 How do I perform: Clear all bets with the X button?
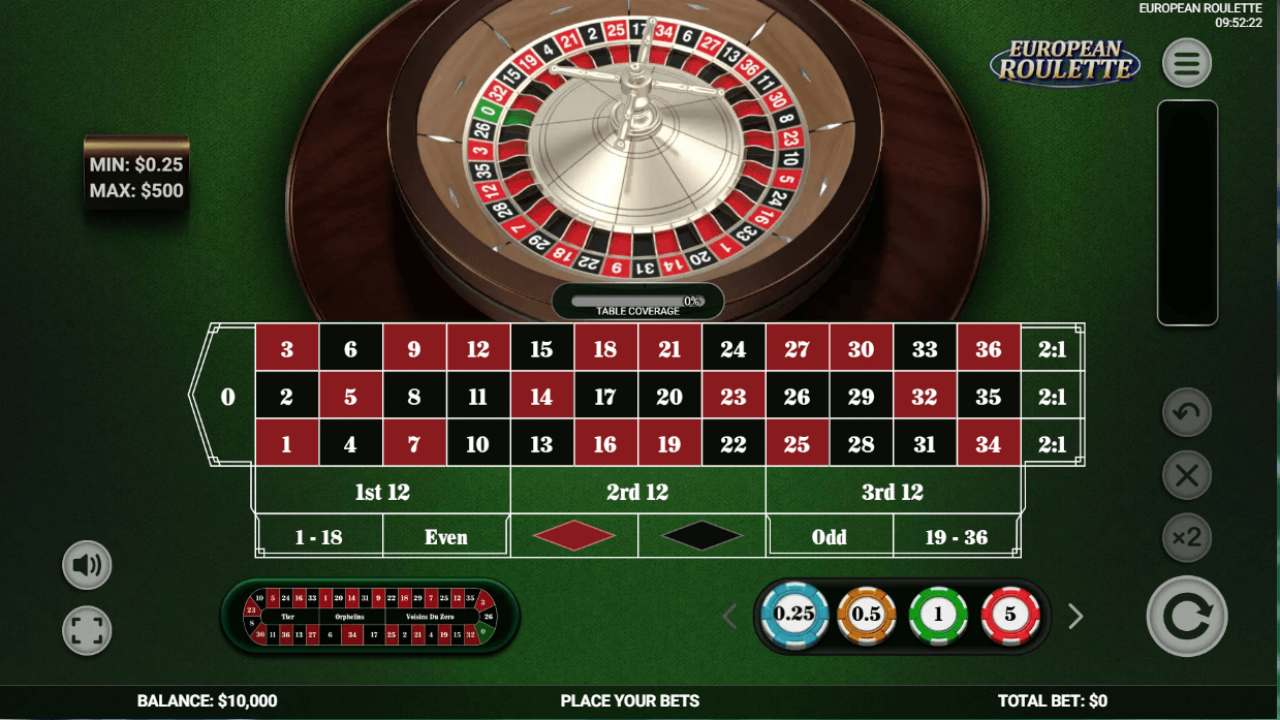pyautogui.click(x=1187, y=475)
